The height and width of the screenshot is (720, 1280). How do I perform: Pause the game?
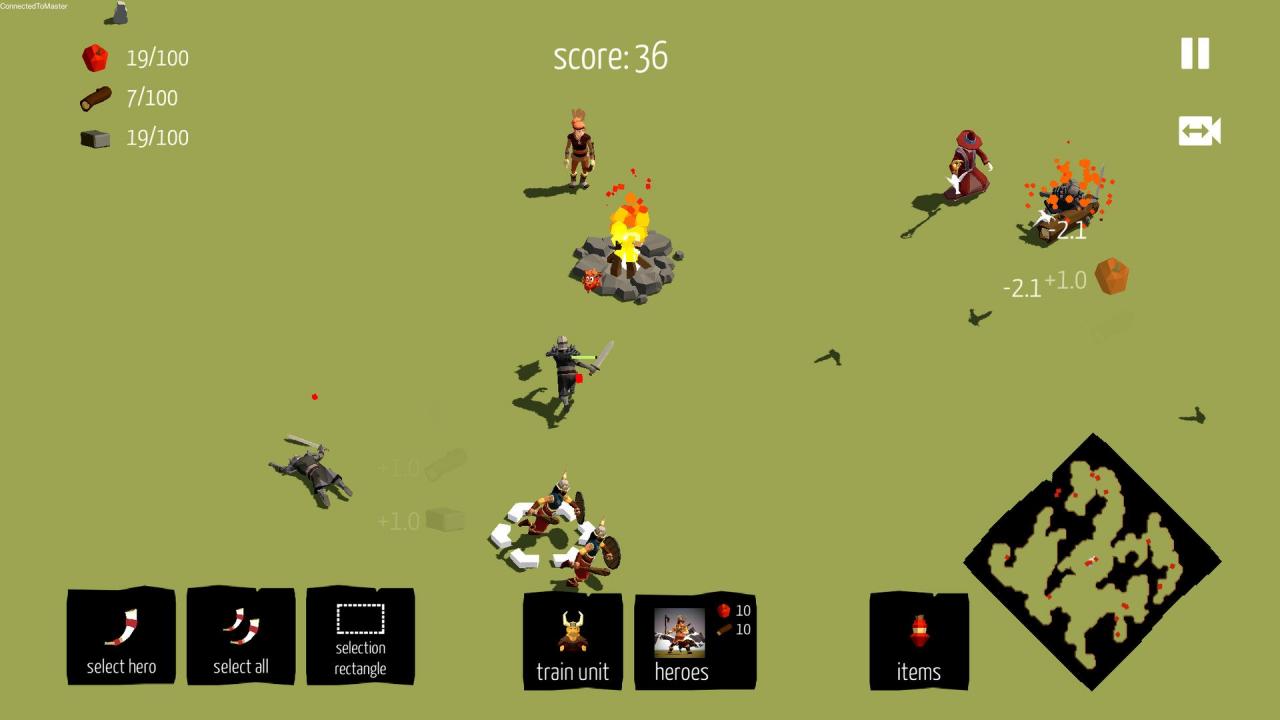tap(1195, 54)
